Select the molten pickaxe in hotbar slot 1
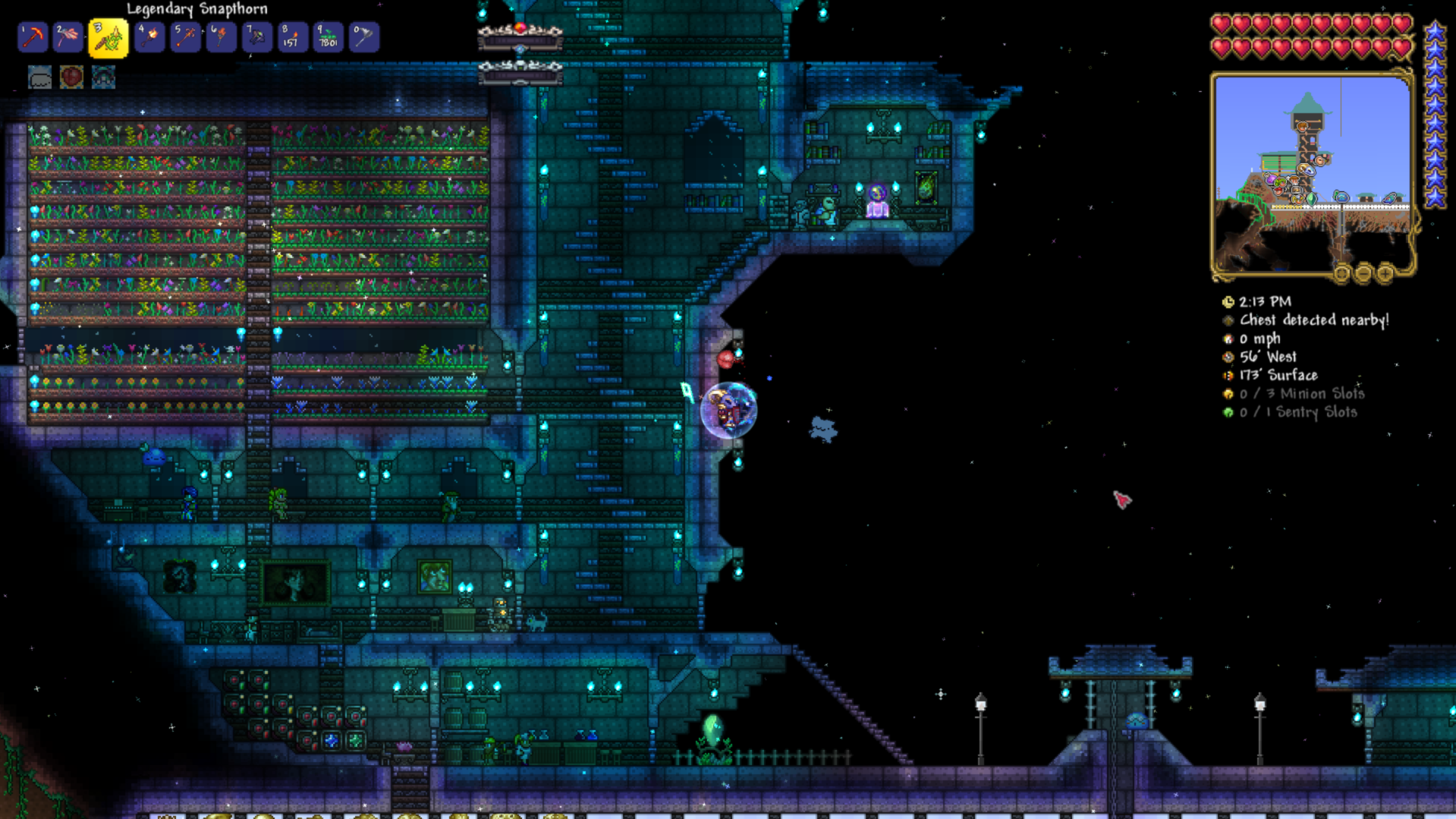This screenshot has height=819, width=1456. pyautogui.click(x=33, y=37)
